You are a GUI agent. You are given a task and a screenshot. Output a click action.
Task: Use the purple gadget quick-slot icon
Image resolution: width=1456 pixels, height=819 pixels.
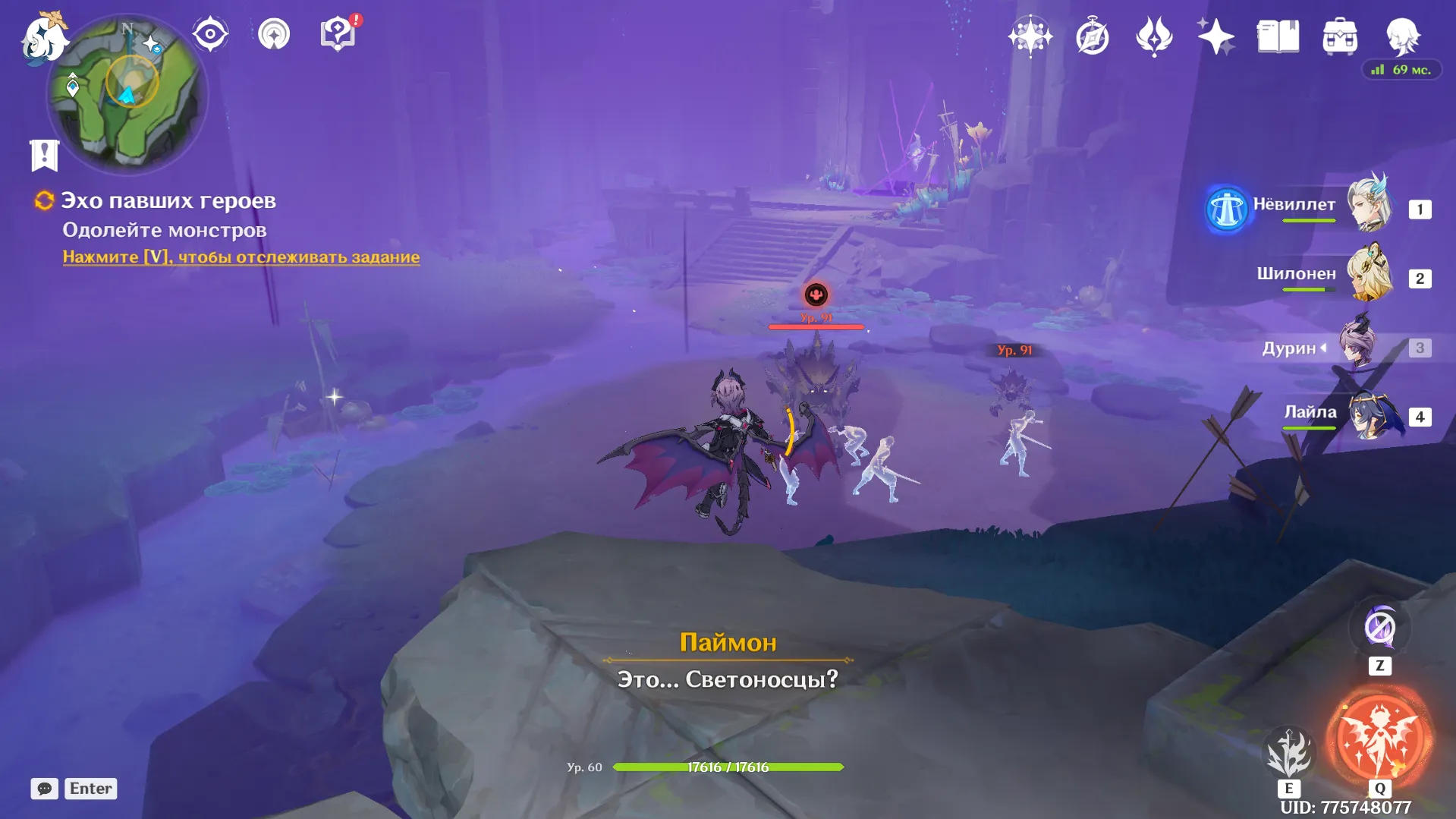tap(1379, 628)
